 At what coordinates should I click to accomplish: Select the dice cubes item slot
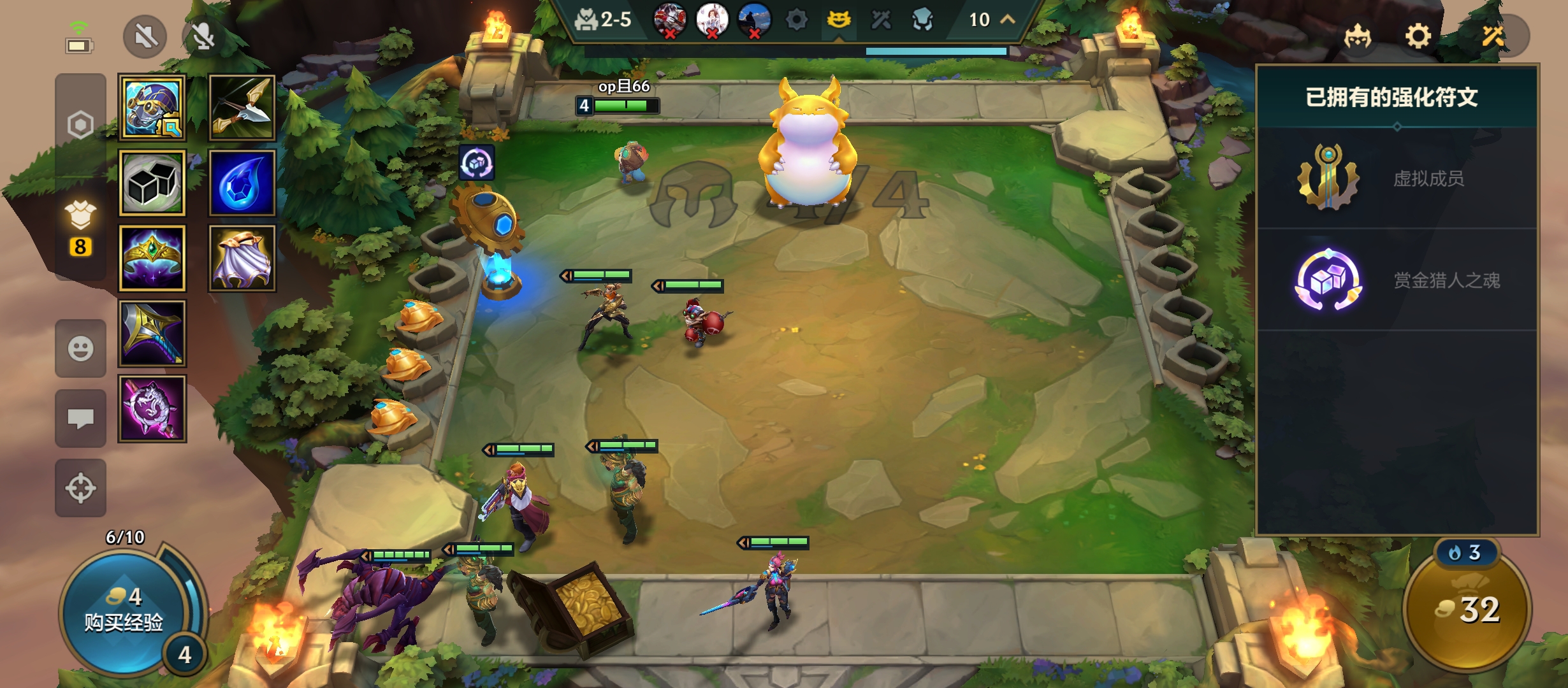point(152,183)
